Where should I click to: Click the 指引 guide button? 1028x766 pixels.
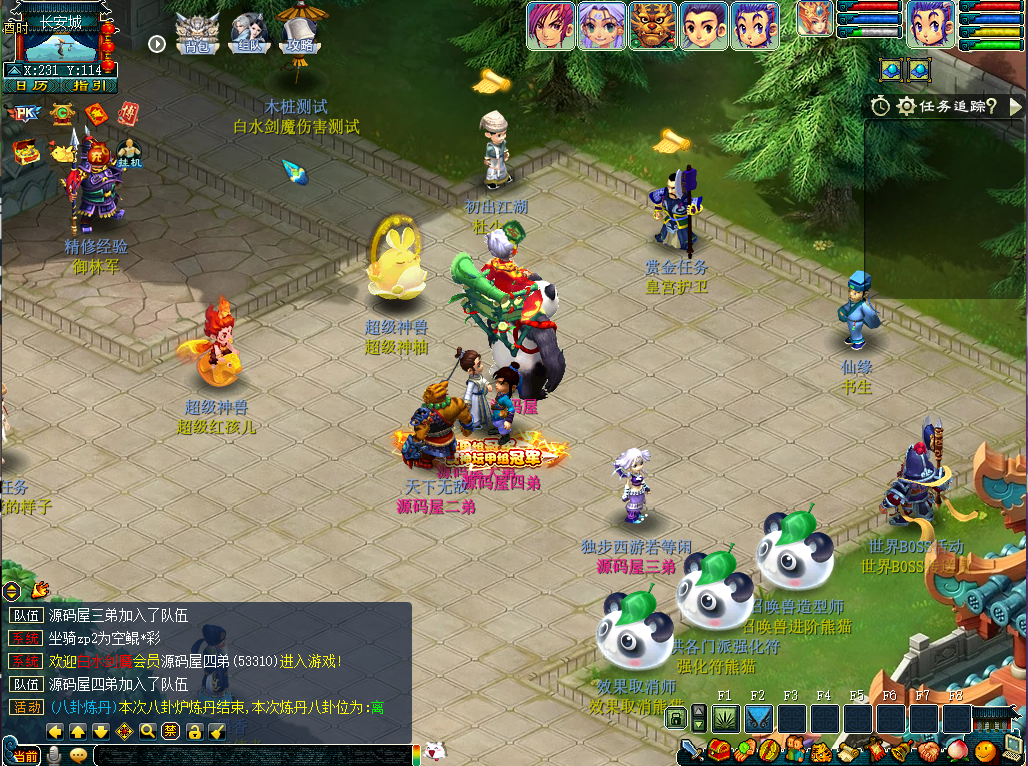tap(89, 86)
